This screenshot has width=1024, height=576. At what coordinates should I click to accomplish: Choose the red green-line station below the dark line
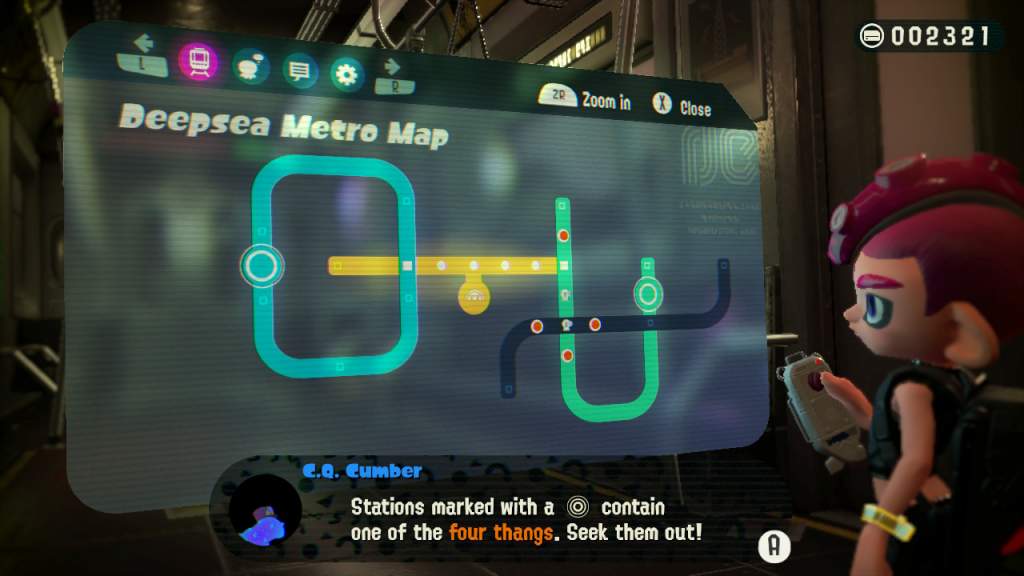pyautogui.click(x=567, y=355)
